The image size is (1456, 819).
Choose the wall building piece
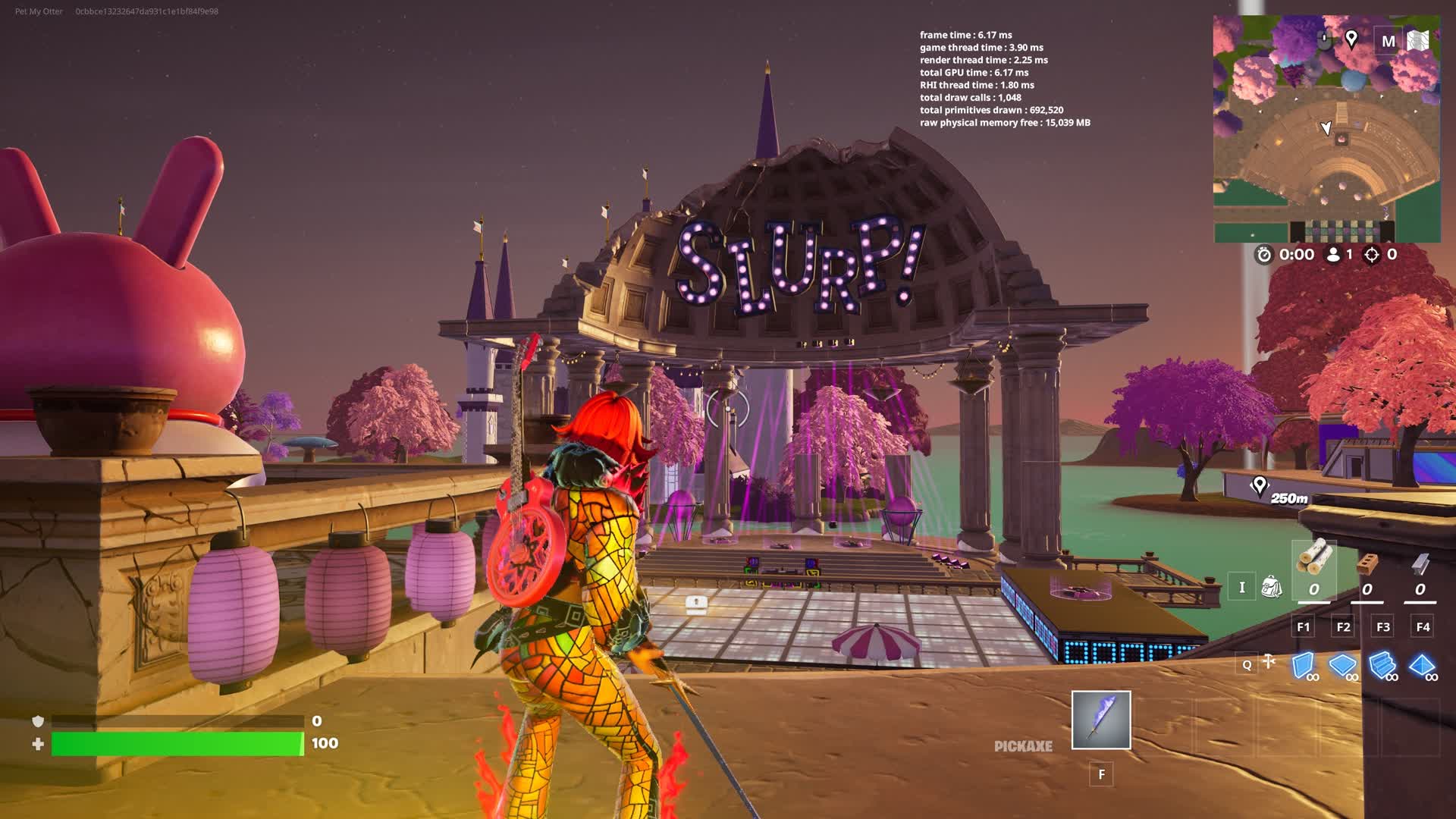(1303, 665)
